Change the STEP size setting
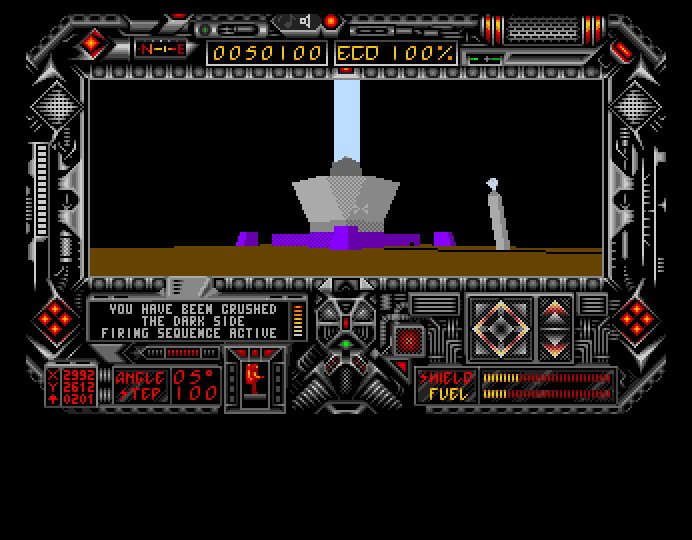692x540 pixels. coord(196,393)
